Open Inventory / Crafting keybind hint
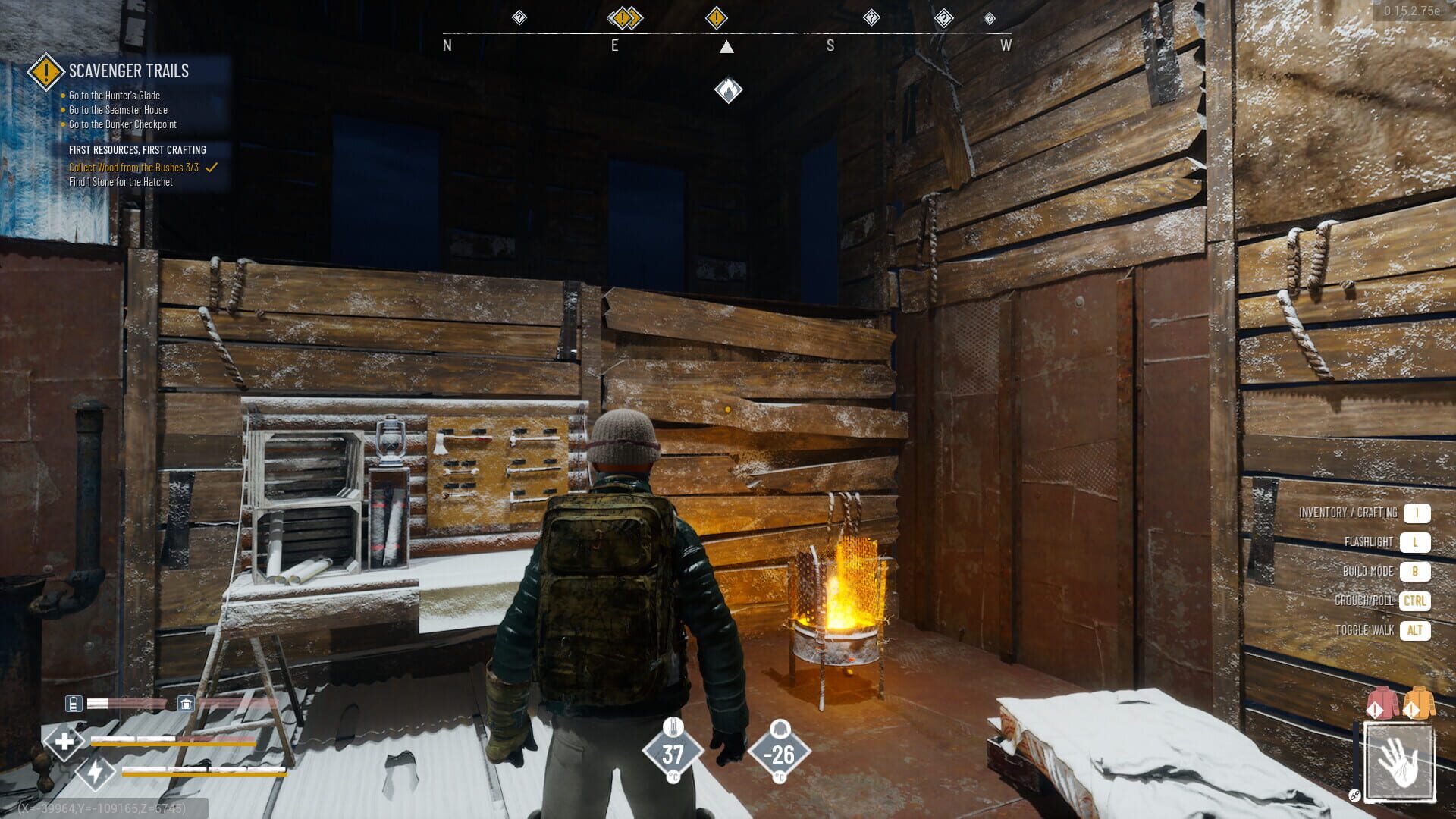1456x819 pixels. (x=1417, y=513)
